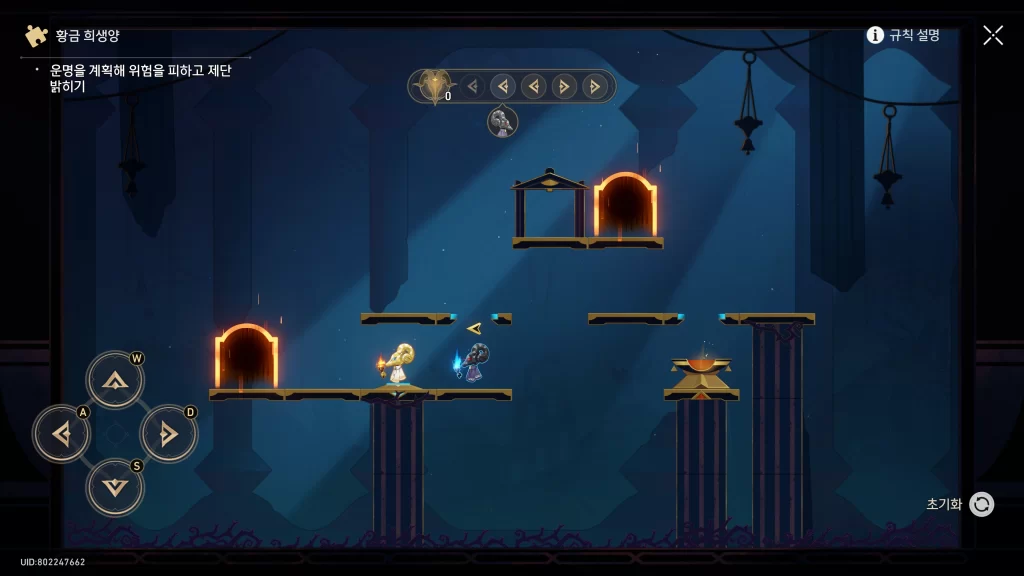Reset the puzzle with 초기화
This screenshot has width=1024, height=576.
(x=981, y=504)
